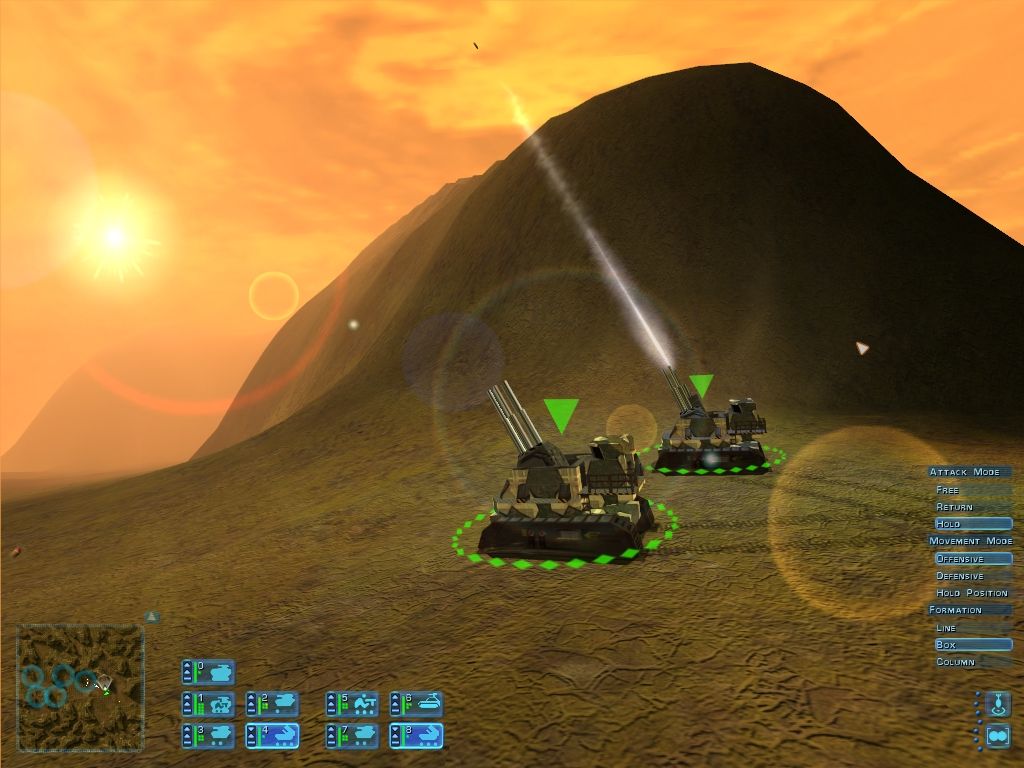
Task: Switch formation to Column
Action: pos(955,662)
